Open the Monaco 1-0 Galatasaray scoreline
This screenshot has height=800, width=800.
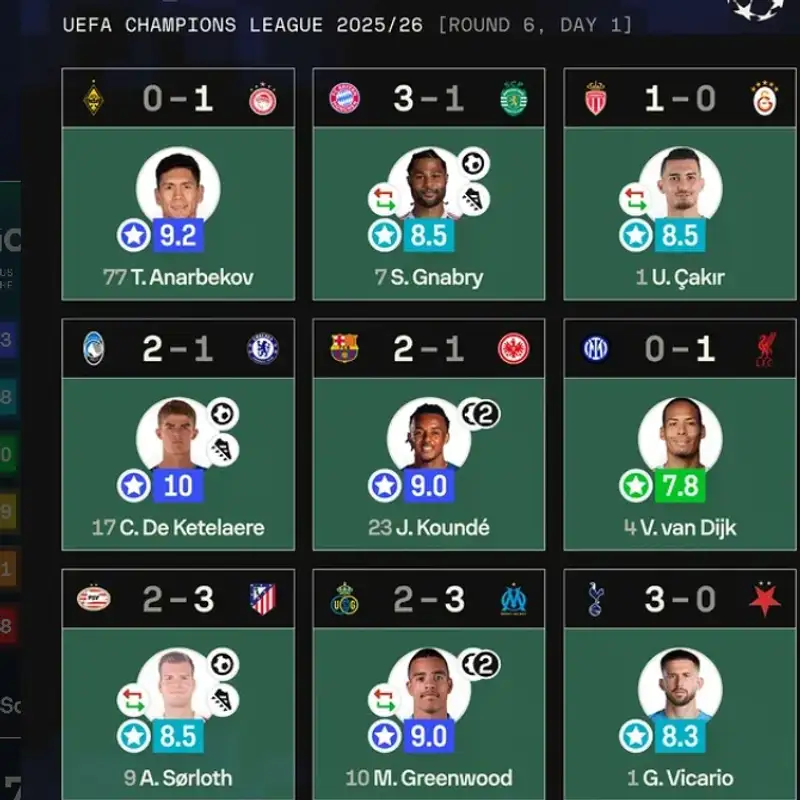tap(680, 98)
